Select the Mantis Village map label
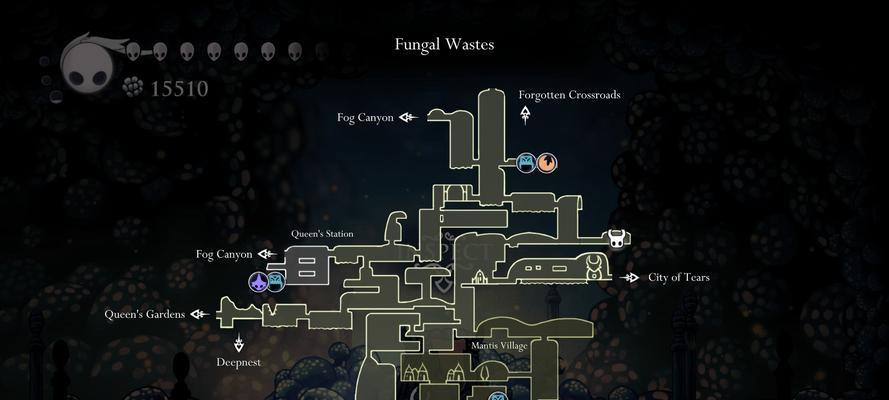The image size is (889, 400). point(499,345)
